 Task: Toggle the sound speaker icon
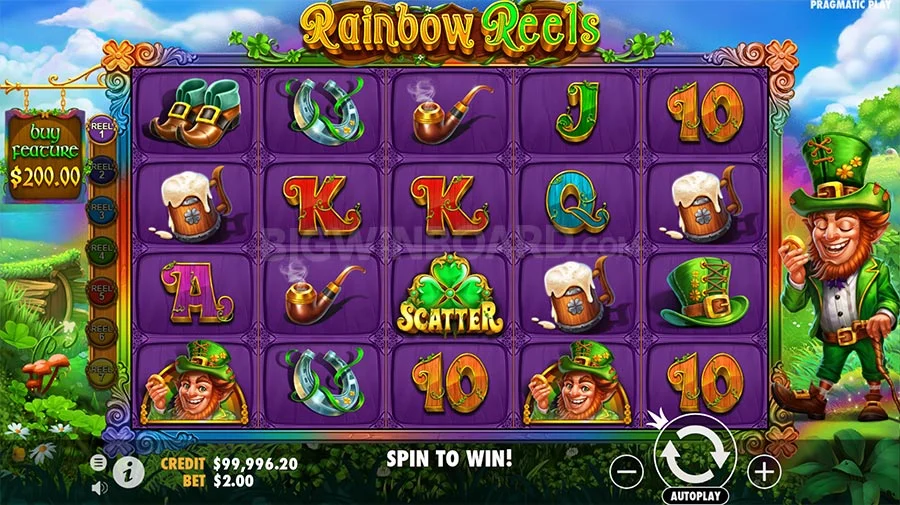[99, 488]
